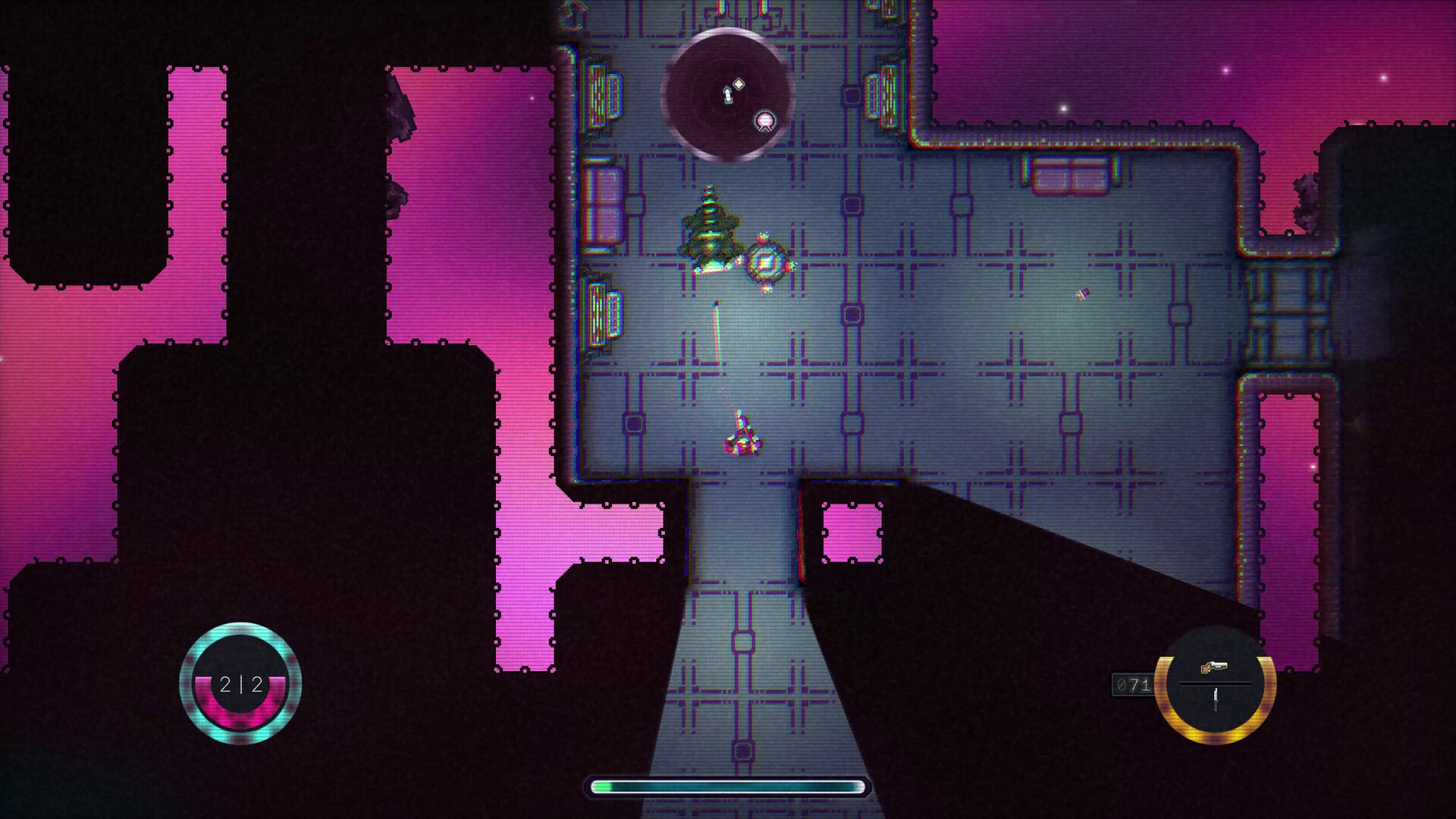Click the ammo counter reading 071
The width and height of the screenshot is (1456, 819).
tap(1131, 685)
